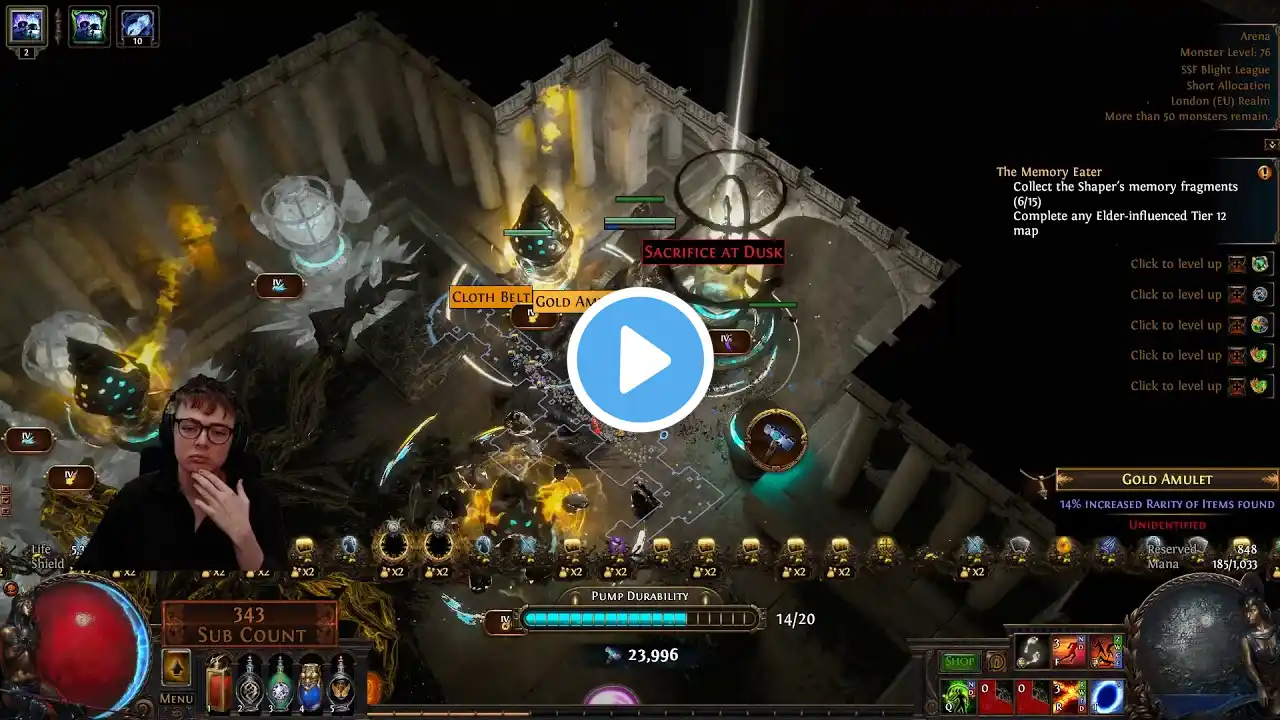Use the red life flask in slot 1

219,685
